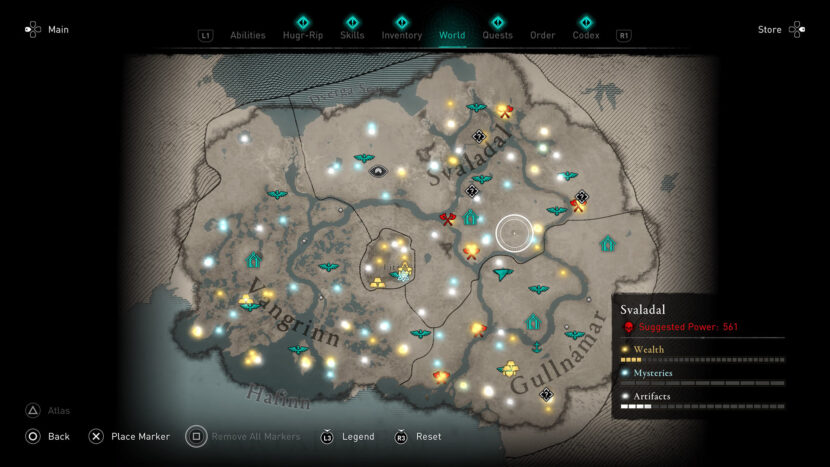Image resolution: width=830 pixels, height=467 pixels.
Task: Open the Quests tab
Action: (x=497, y=35)
